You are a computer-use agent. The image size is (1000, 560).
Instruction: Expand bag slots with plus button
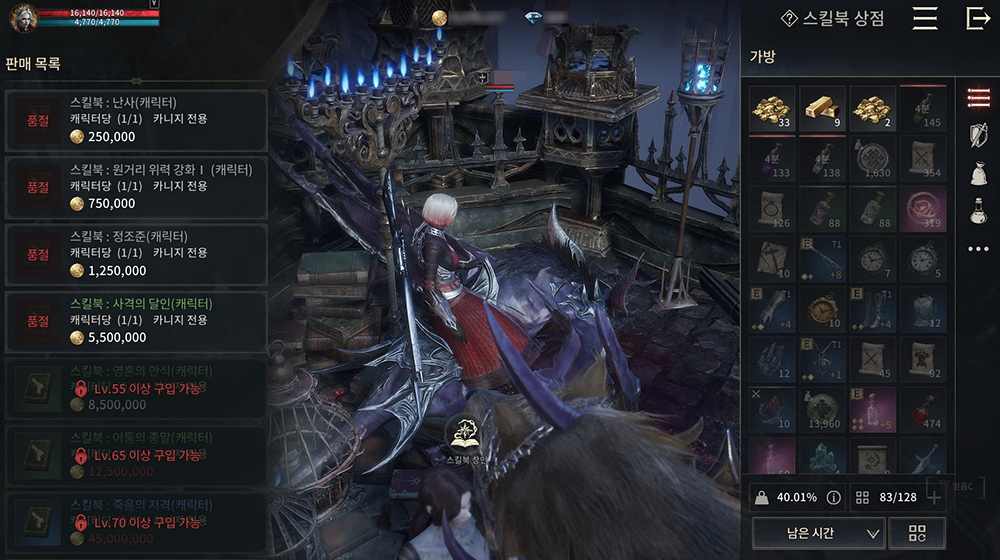coord(934,496)
